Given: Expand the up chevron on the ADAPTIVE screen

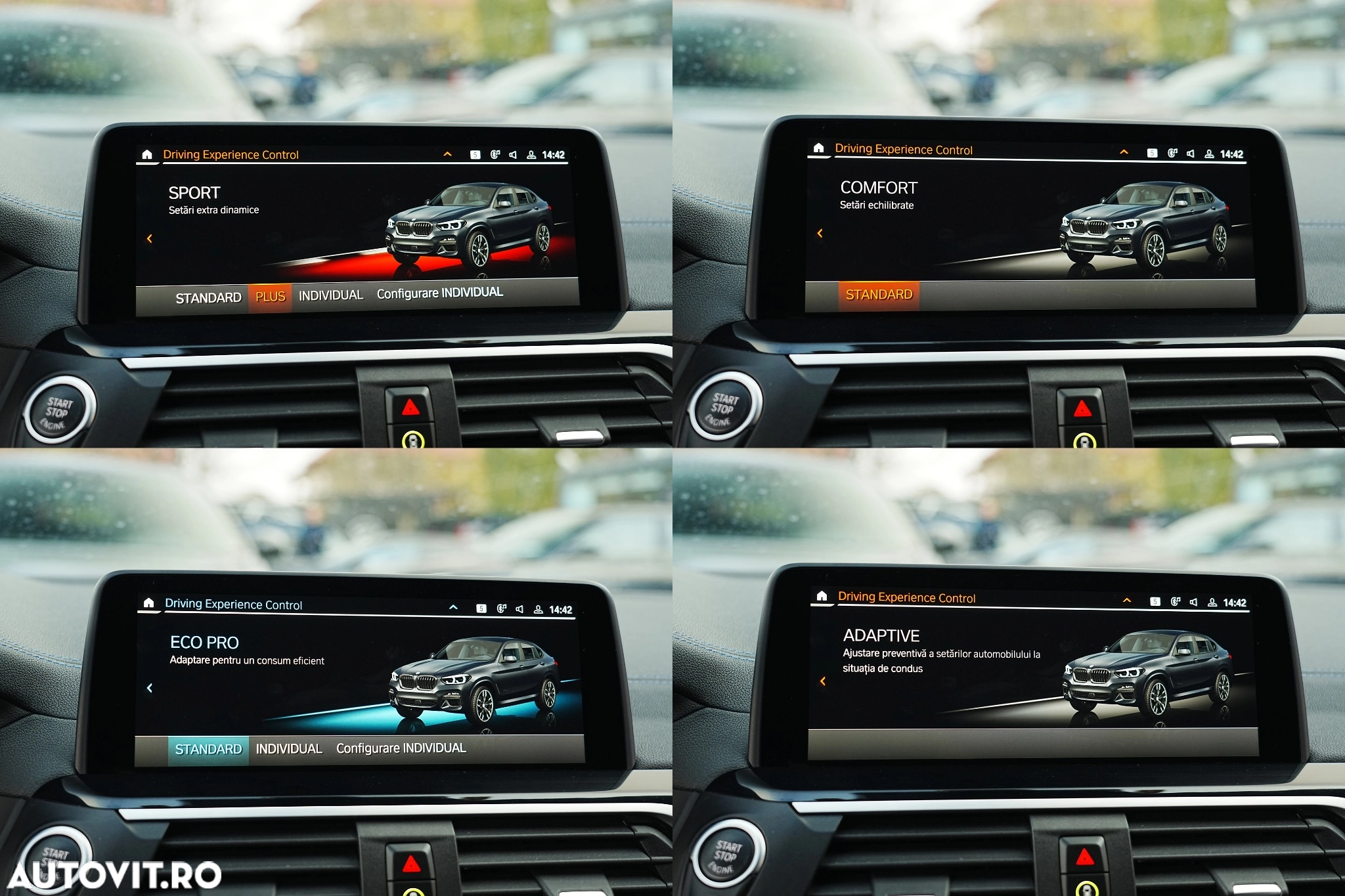Looking at the screenshot, I should tap(1127, 601).
